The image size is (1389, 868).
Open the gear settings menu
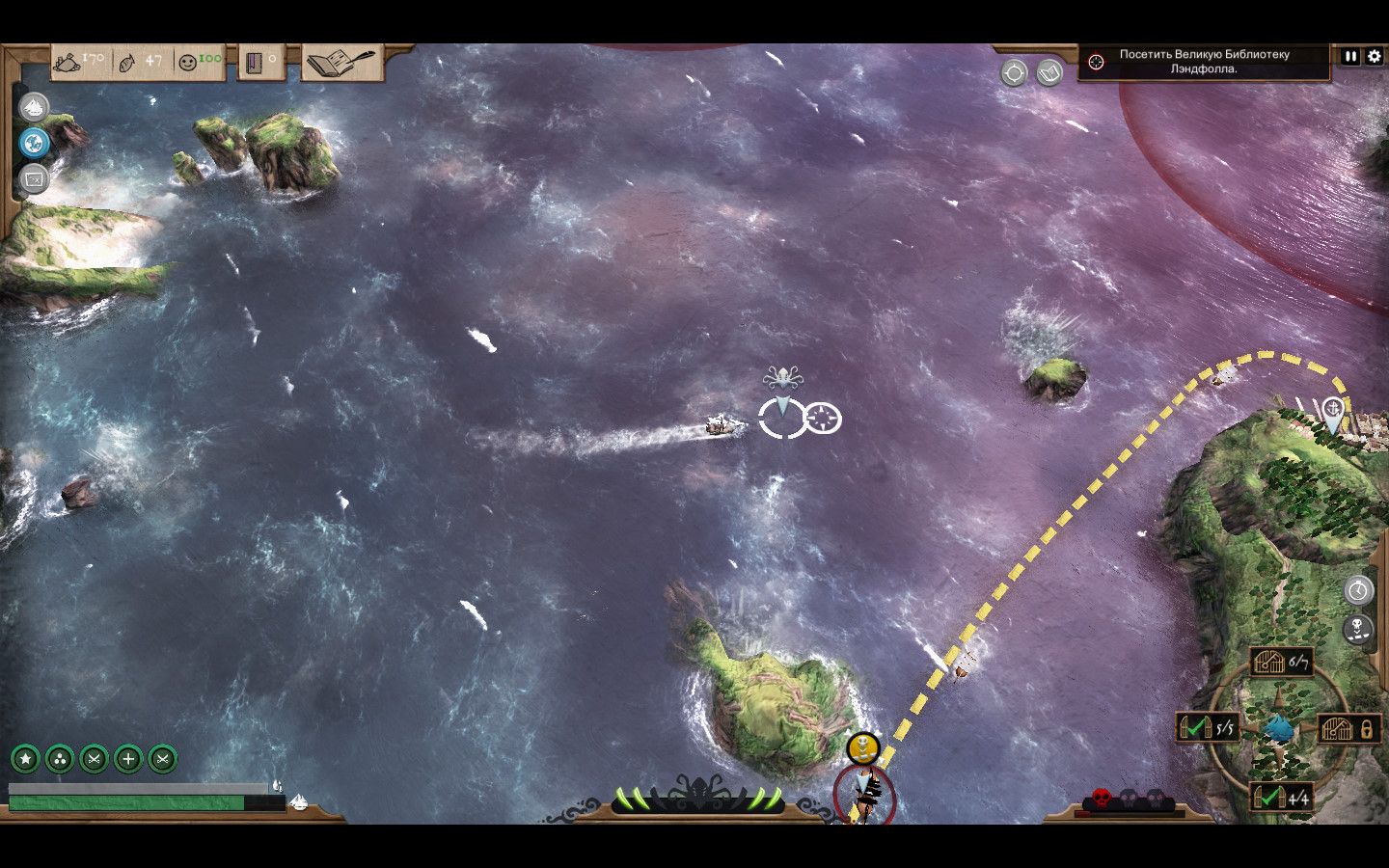1375,56
